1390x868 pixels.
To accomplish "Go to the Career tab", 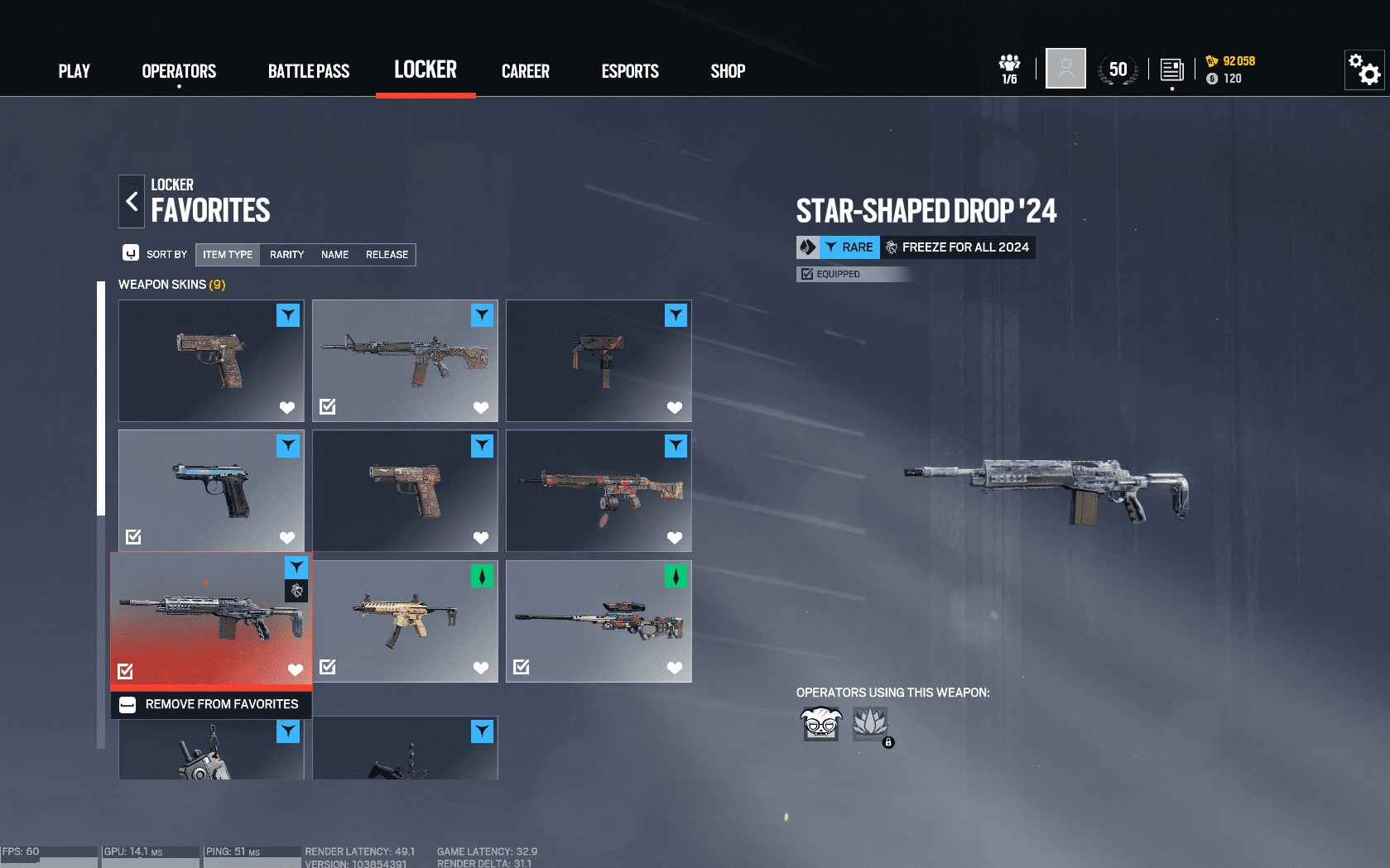I will click(x=525, y=71).
